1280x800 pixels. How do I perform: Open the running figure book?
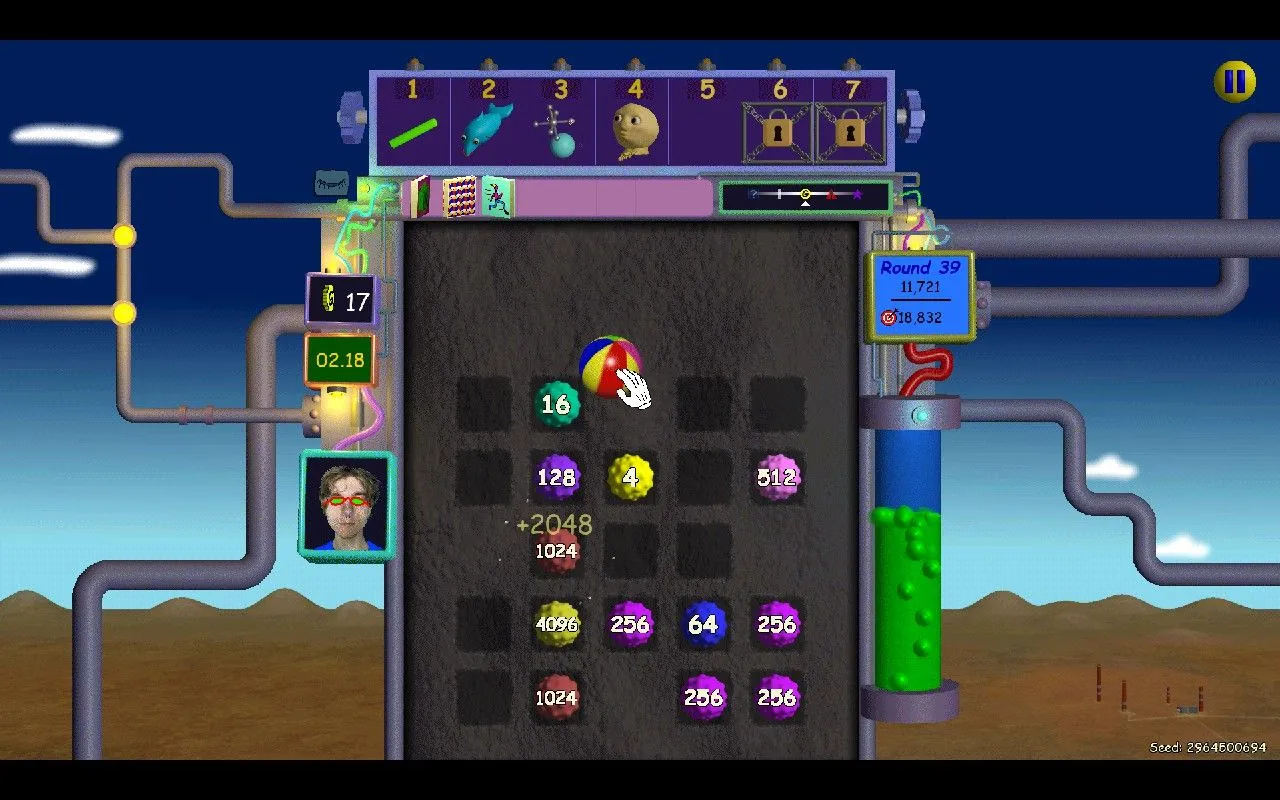498,197
